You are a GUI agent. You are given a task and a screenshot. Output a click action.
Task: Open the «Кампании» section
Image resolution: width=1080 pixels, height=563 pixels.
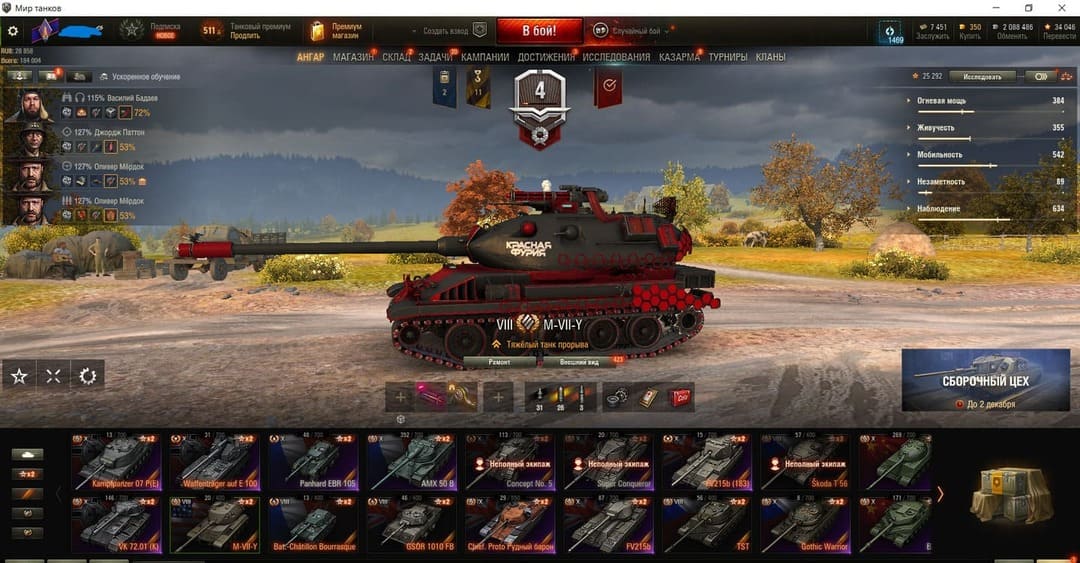485,57
